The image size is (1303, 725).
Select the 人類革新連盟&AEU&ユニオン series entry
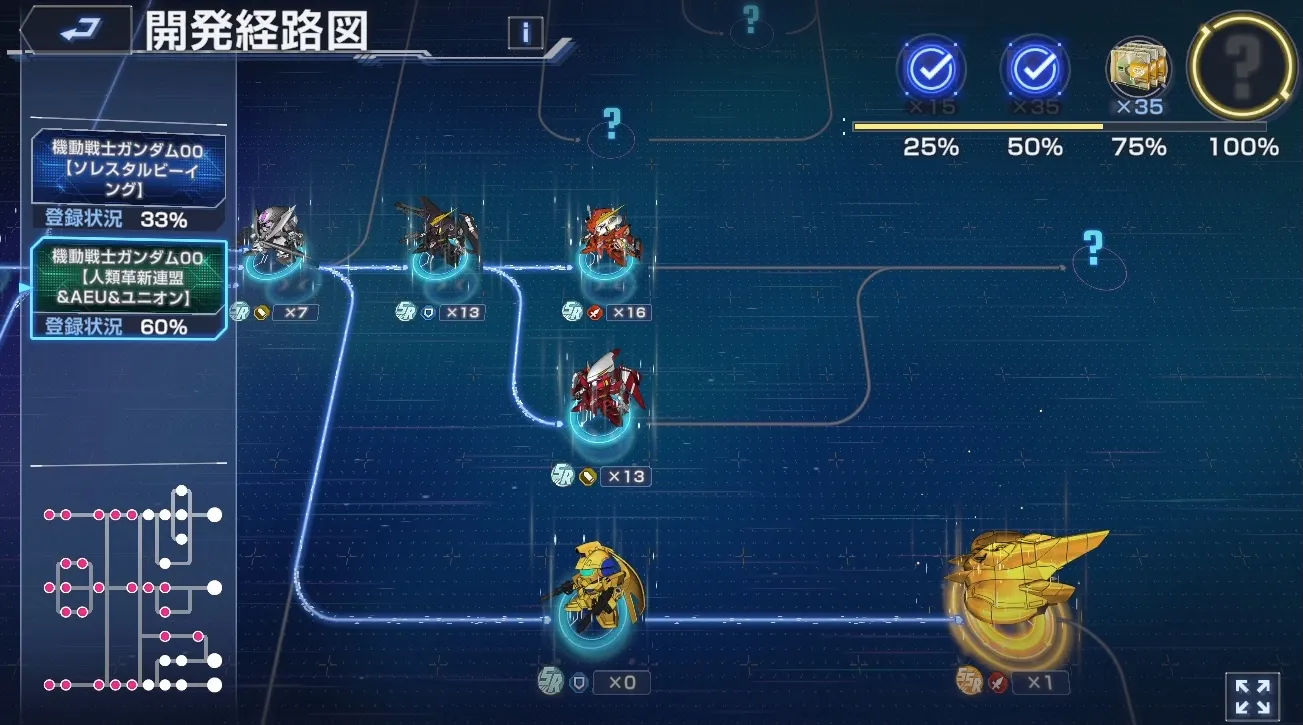(128, 283)
